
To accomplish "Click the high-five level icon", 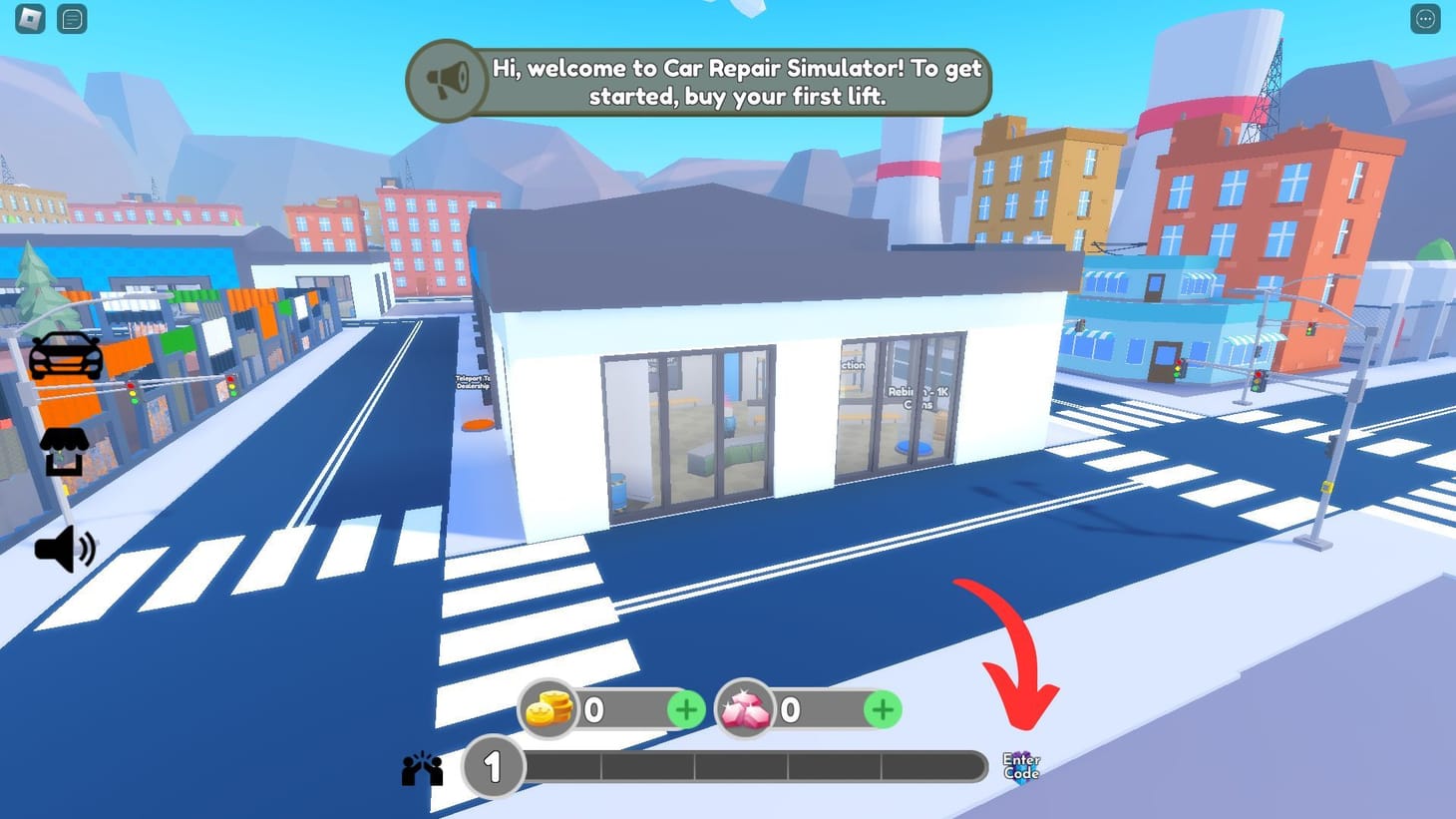I will pyautogui.click(x=423, y=766).
